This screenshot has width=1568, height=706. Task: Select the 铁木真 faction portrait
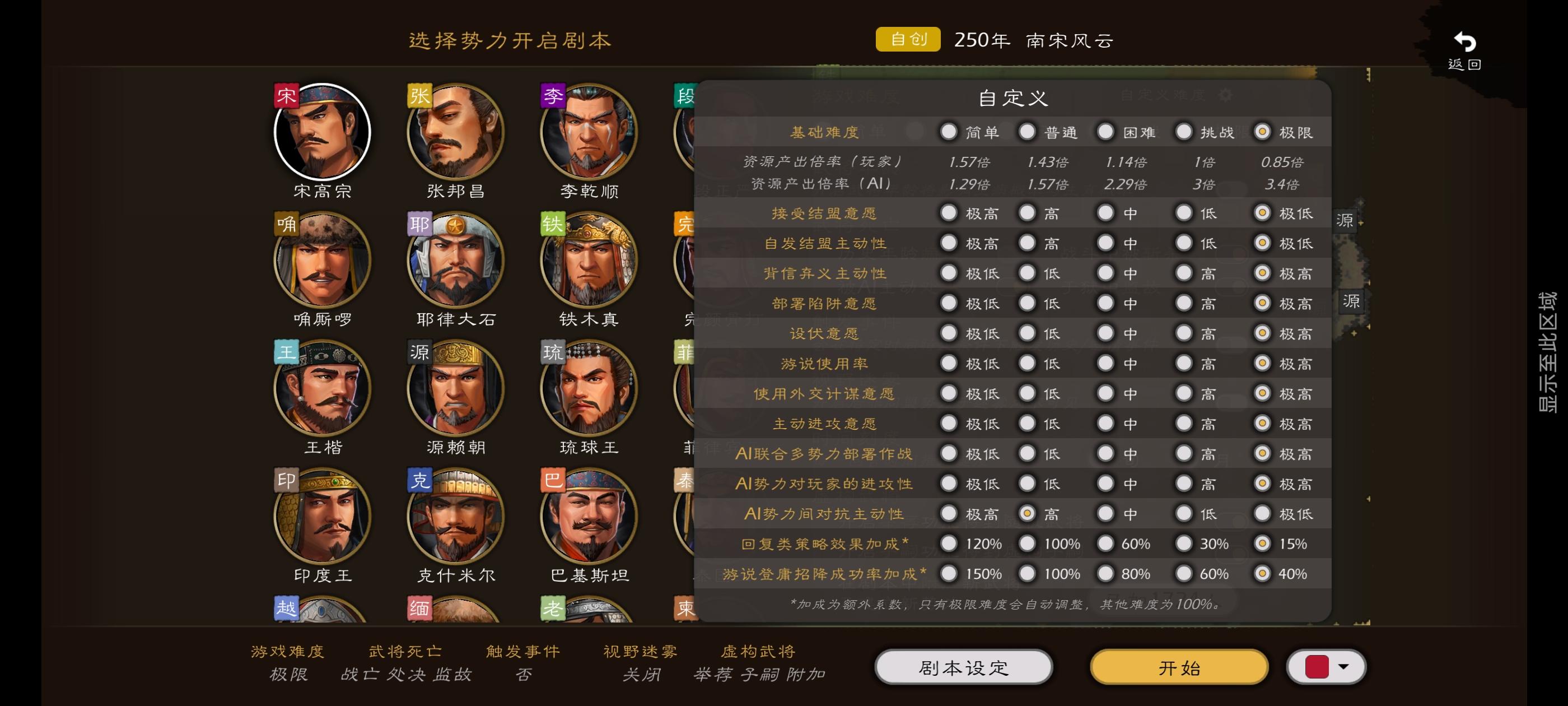[x=589, y=261]
